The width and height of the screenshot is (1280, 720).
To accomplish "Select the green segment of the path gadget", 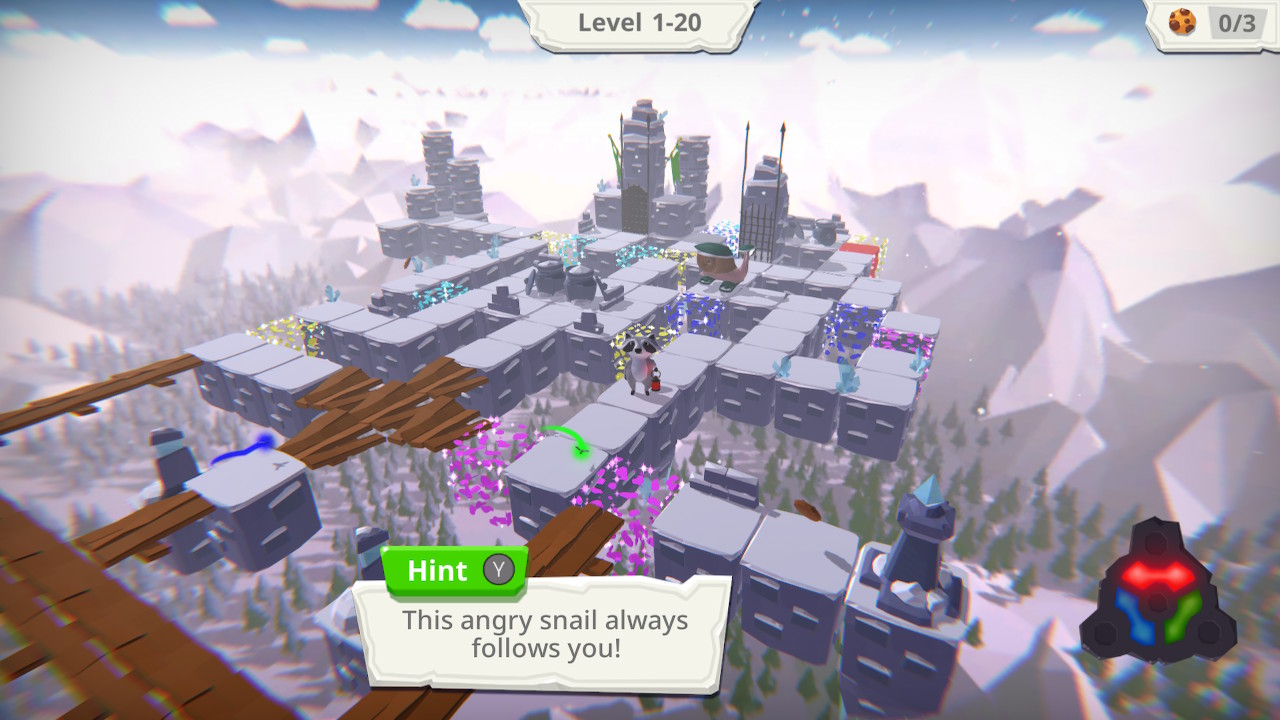I will (x=1182, y=617).
